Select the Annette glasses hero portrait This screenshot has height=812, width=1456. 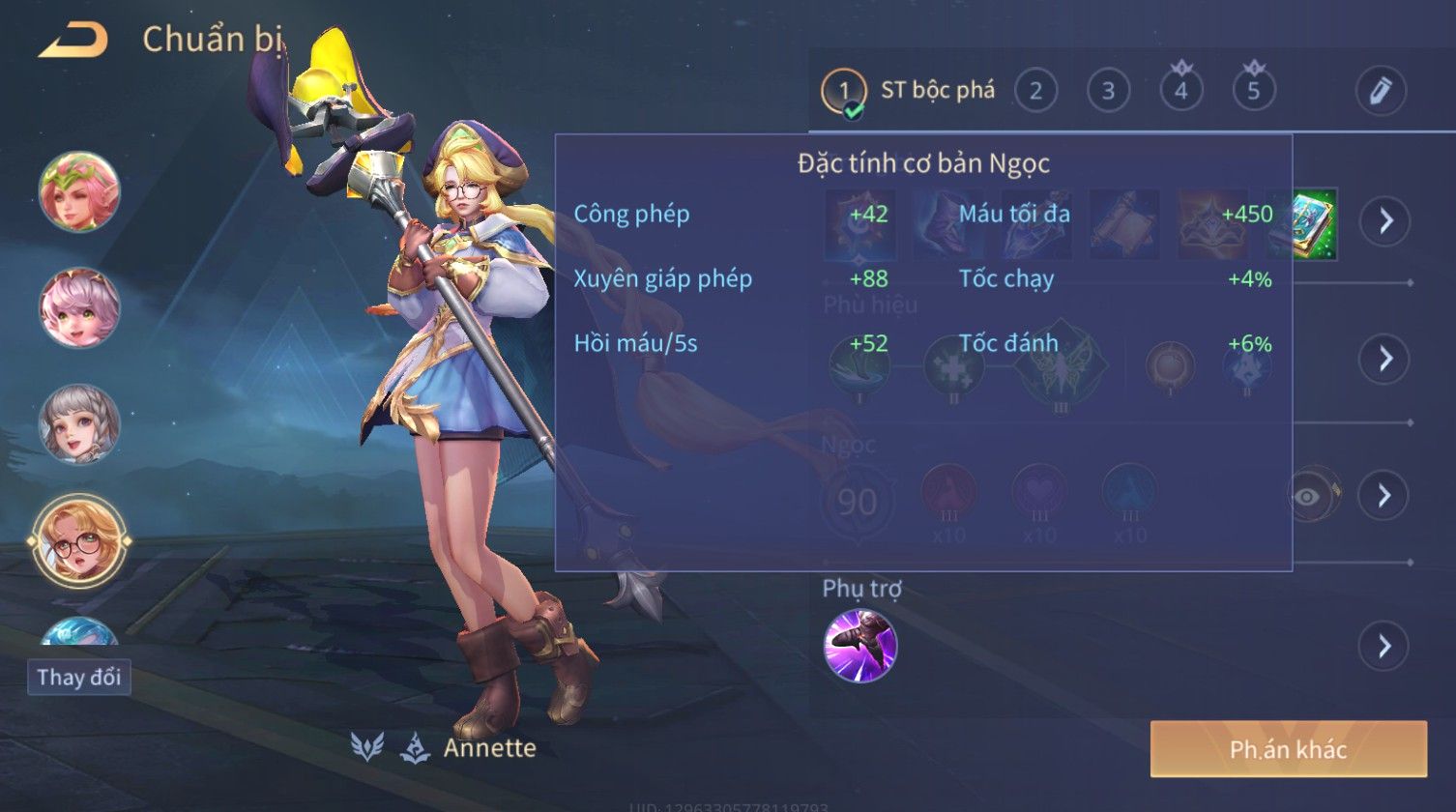coord(79,541)
